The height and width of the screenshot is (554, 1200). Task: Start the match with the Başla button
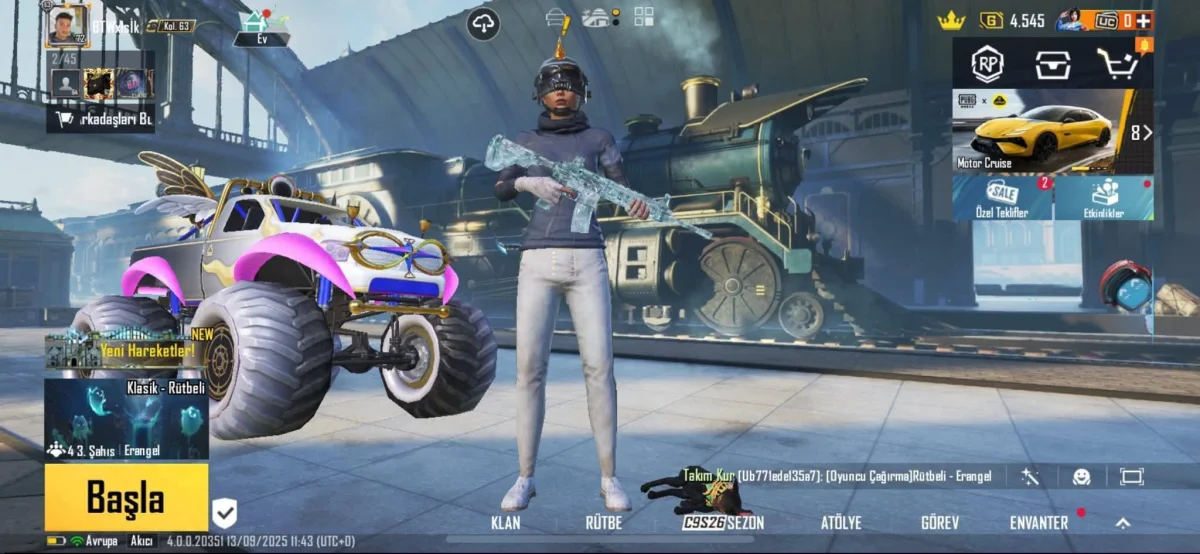coord(126,496)
